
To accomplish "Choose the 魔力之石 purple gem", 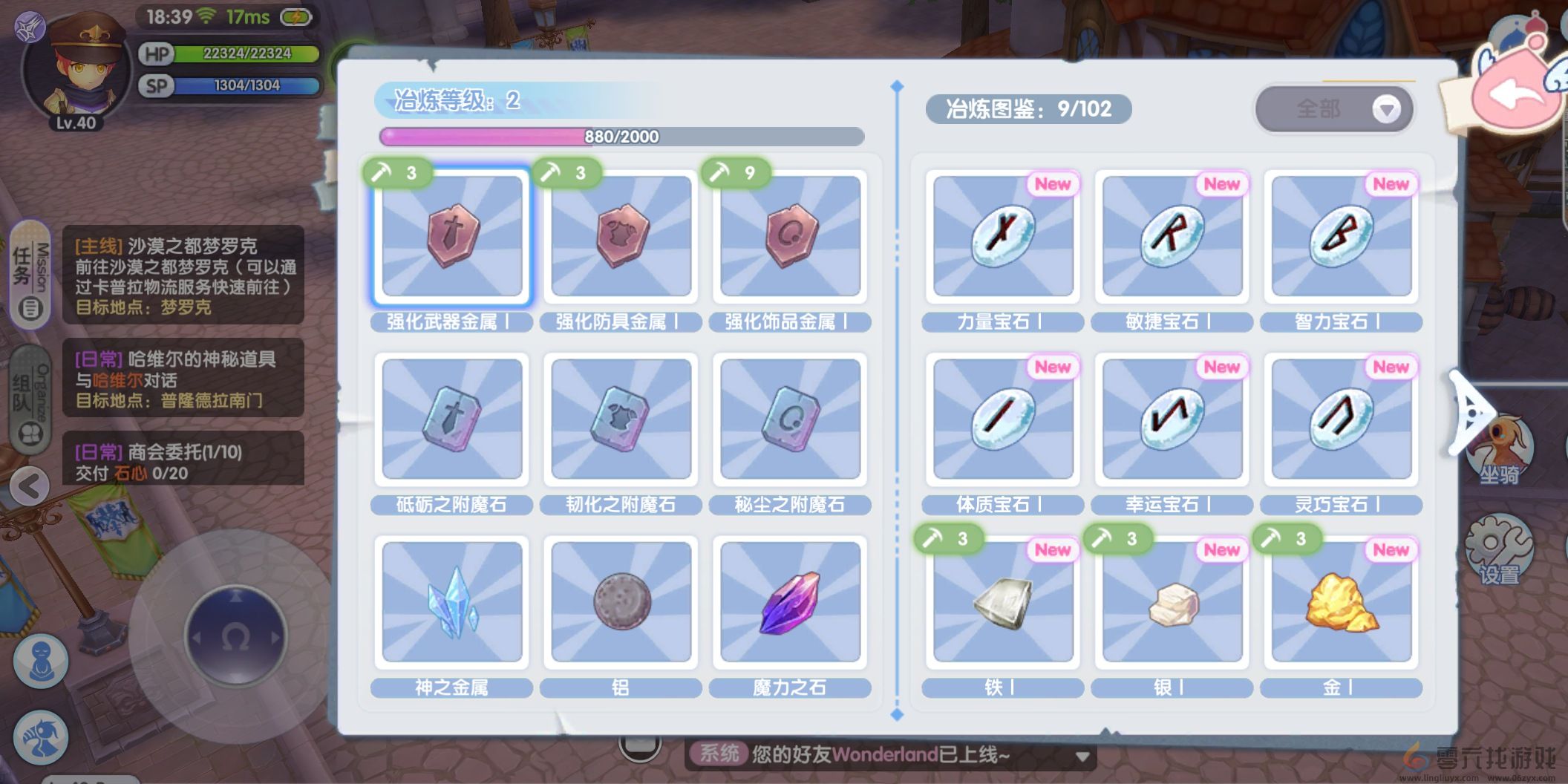I will [790, 602].
